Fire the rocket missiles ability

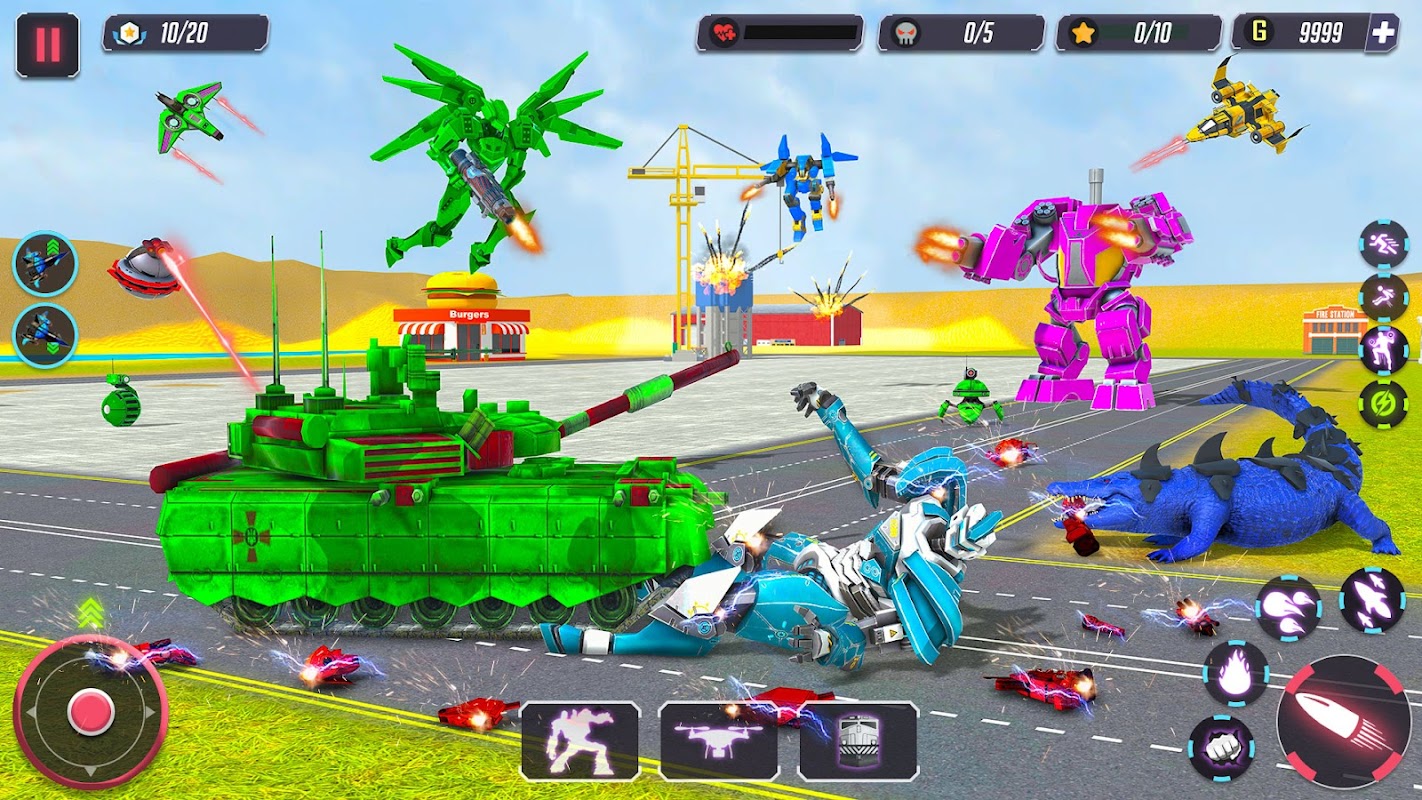(1371, 600)
